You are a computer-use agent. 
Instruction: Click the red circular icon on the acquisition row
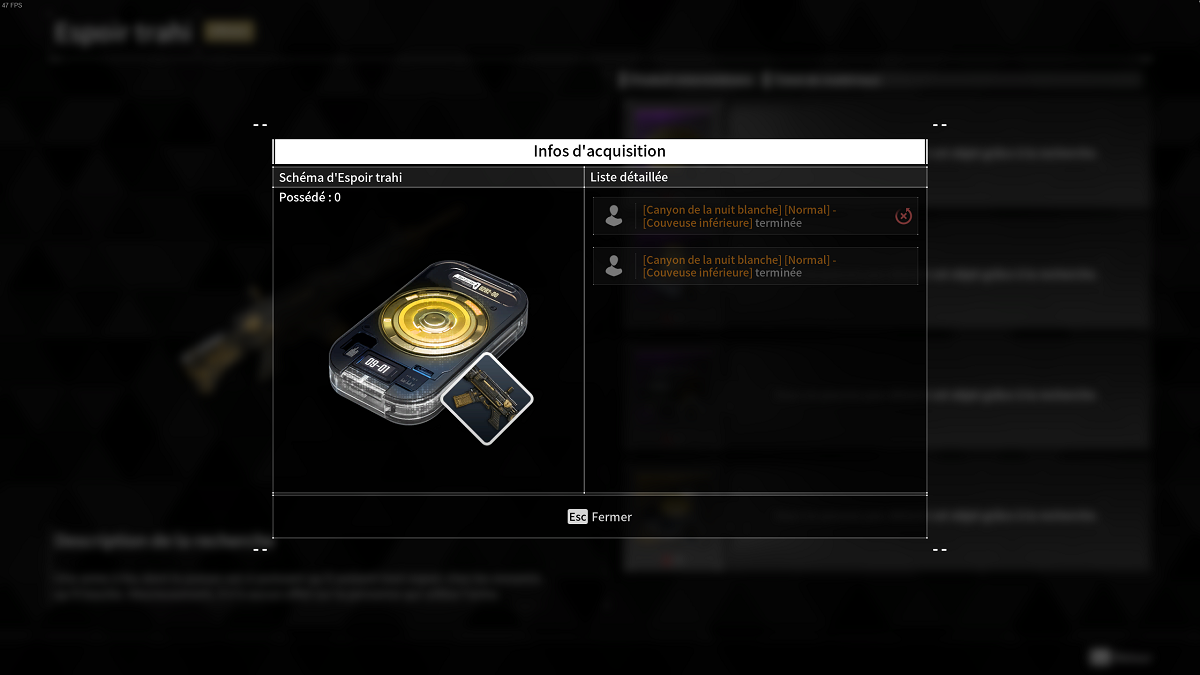click(903, 216)
